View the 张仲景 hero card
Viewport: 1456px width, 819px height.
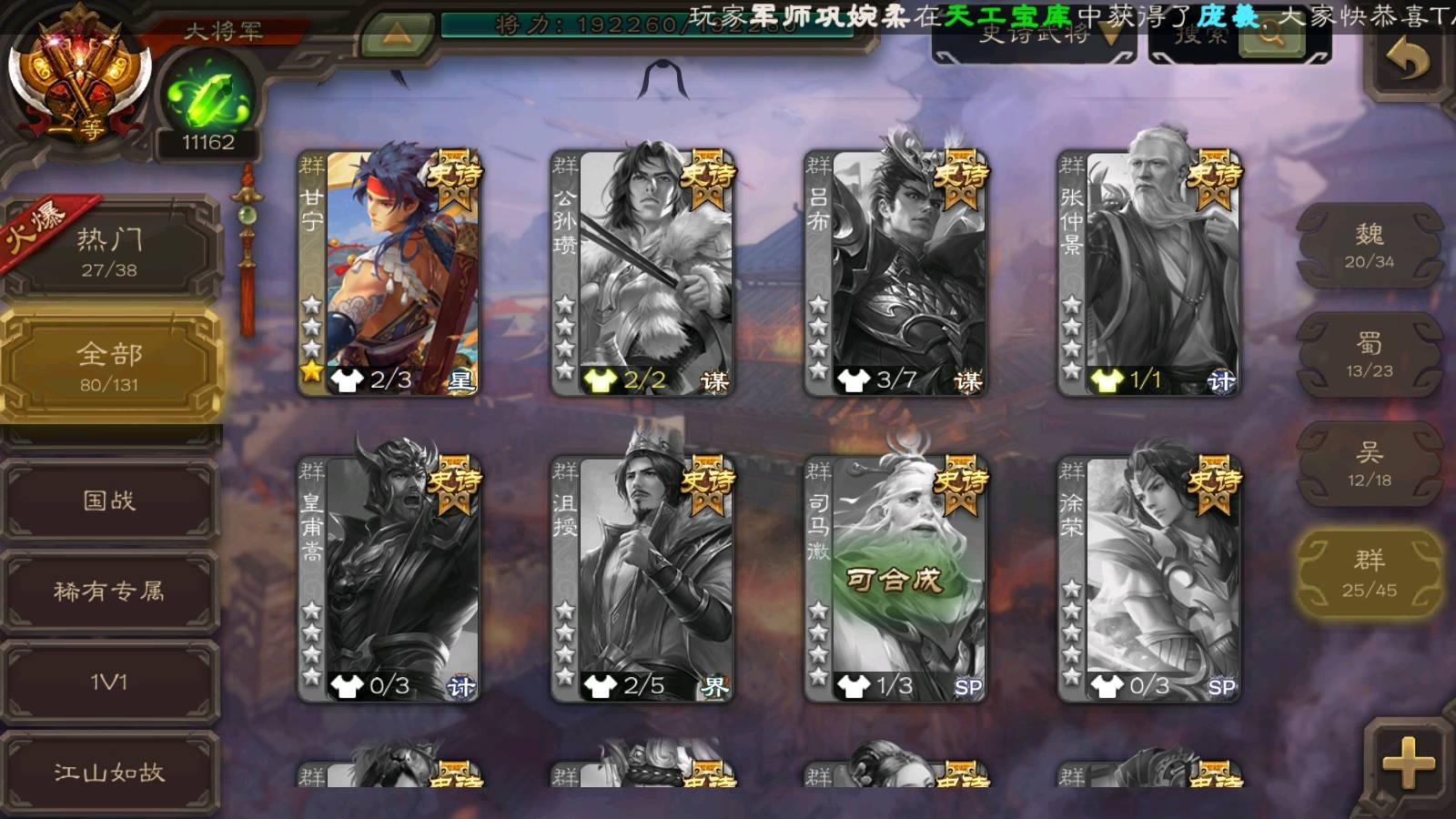click(1148, 273)
